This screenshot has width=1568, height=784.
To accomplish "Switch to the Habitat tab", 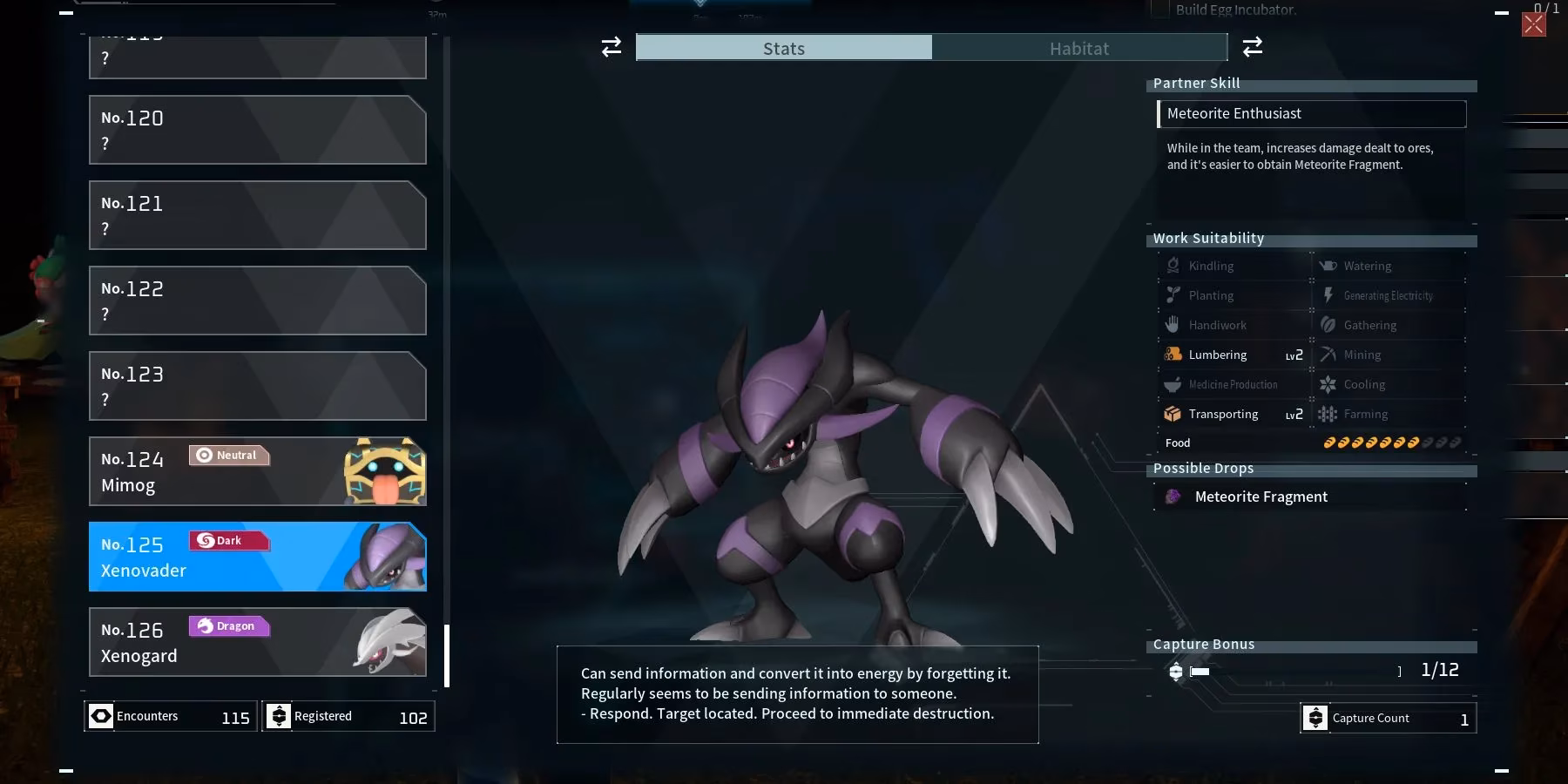I will (1080, 48).
